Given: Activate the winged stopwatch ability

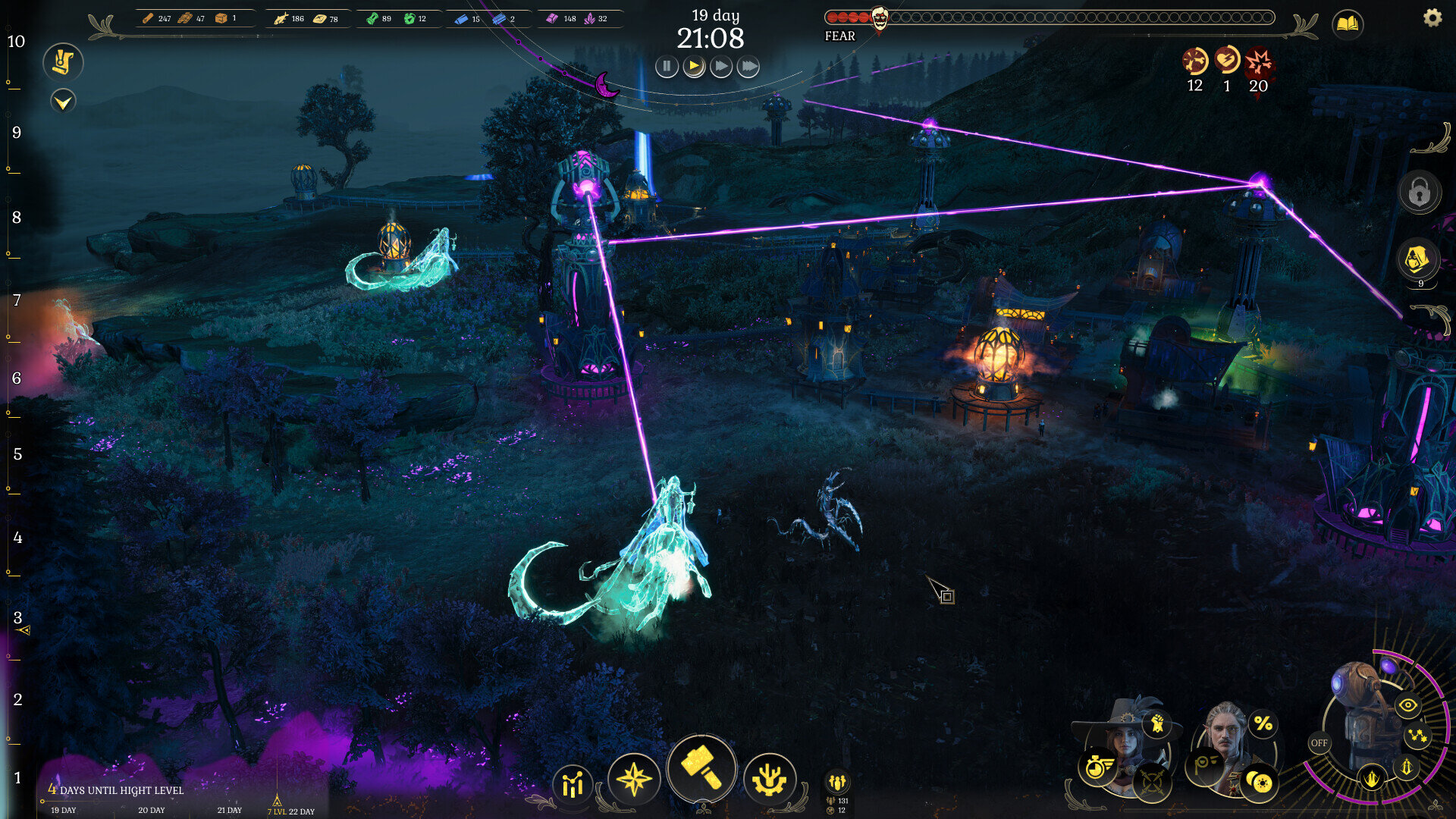Looking at the screenshot, I should [1097, 767].
